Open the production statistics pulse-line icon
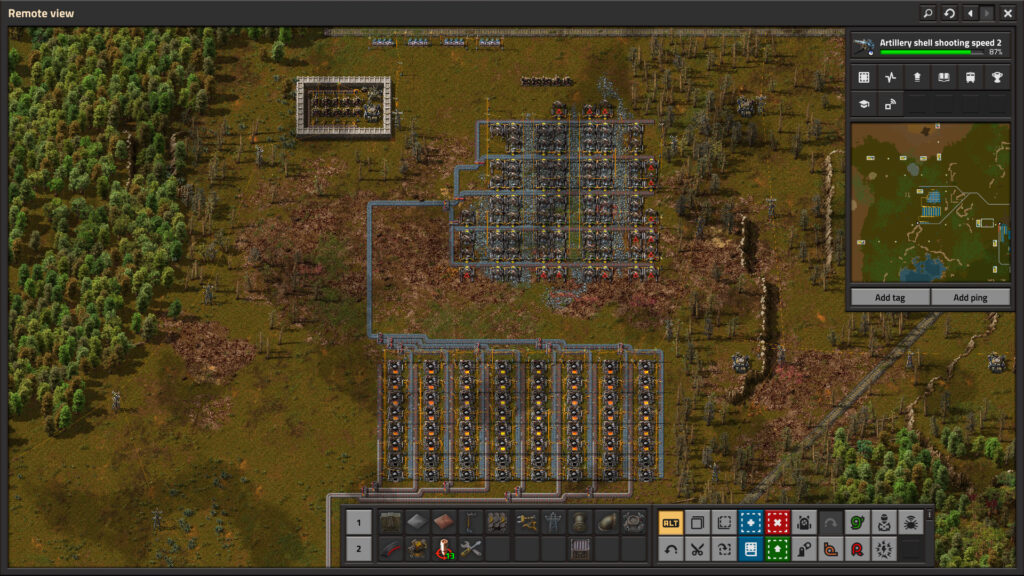 (x=891, y=77)
